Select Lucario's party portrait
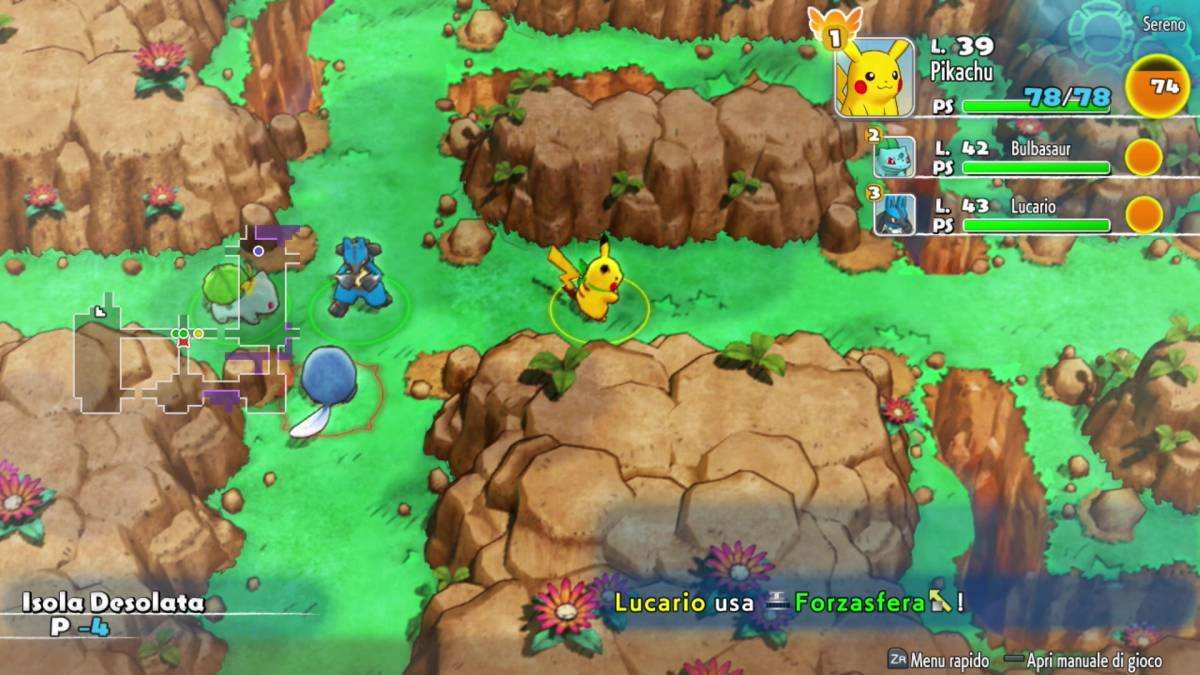The image size is (1200, 675). (893, 215)
